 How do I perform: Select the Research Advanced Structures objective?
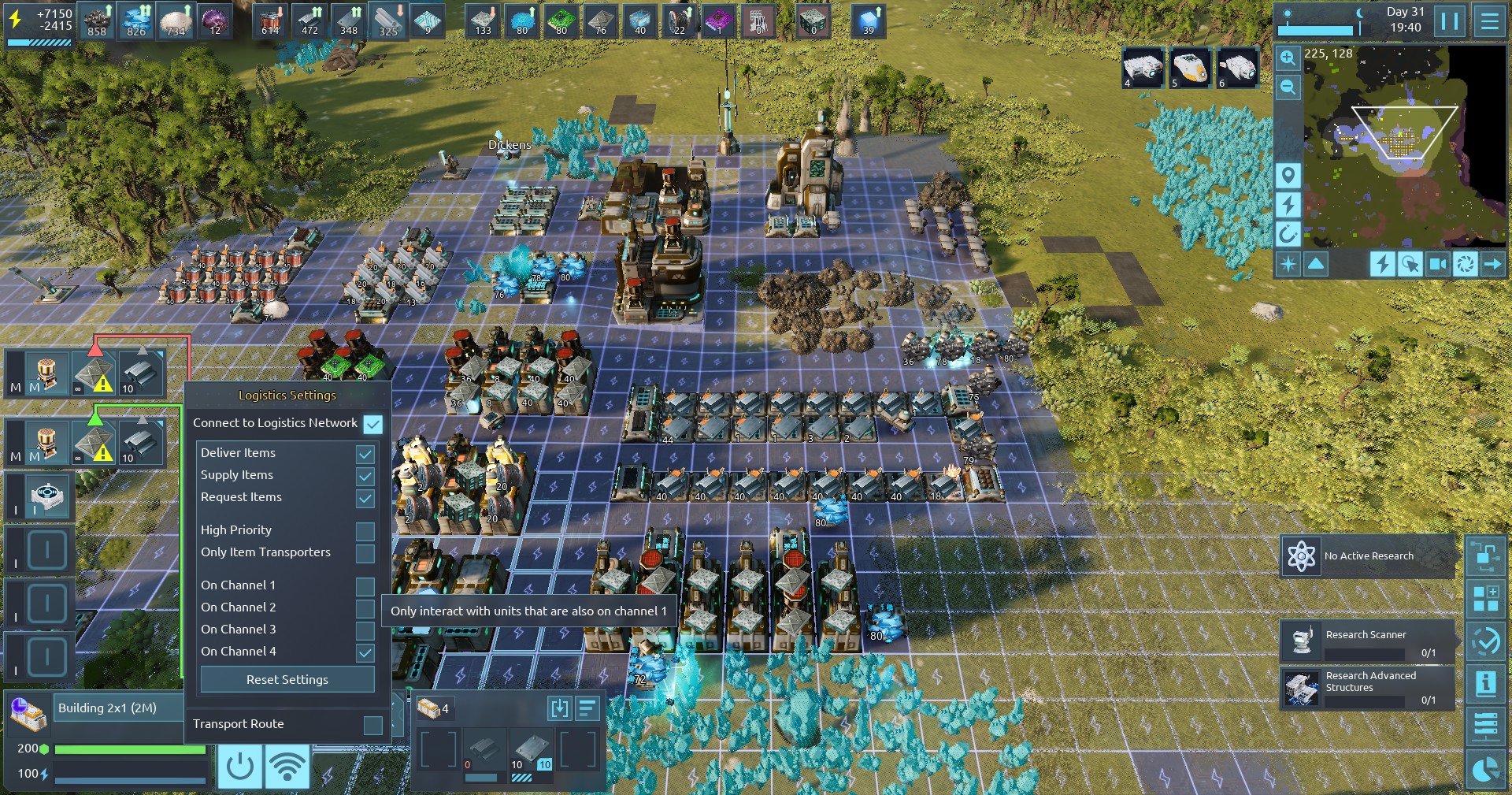click(1367, 688)
